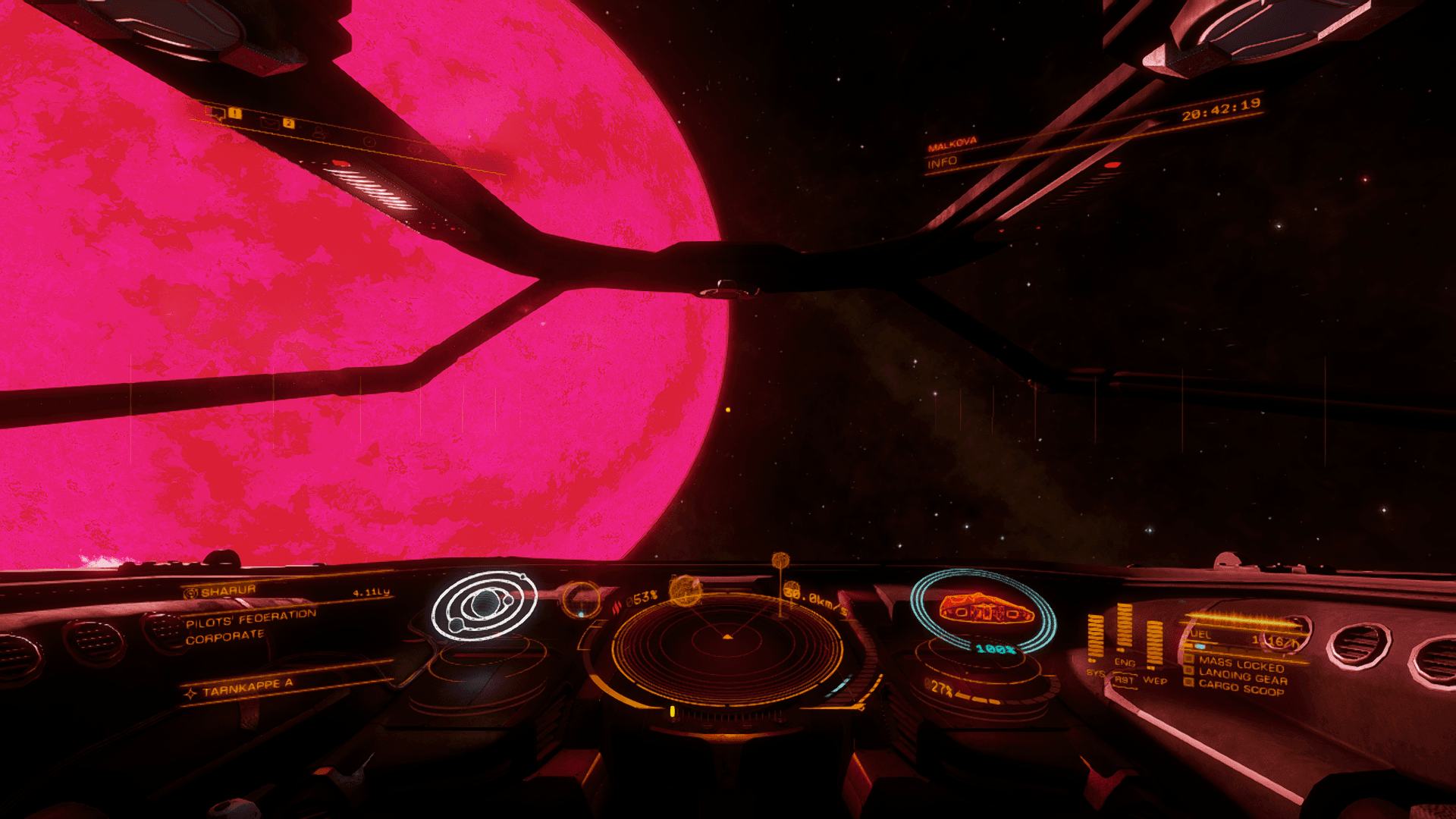Toggle the Cargo Scoop indicator
The width and height of the screenshot is (1456, 819).
pos(1241,687)
